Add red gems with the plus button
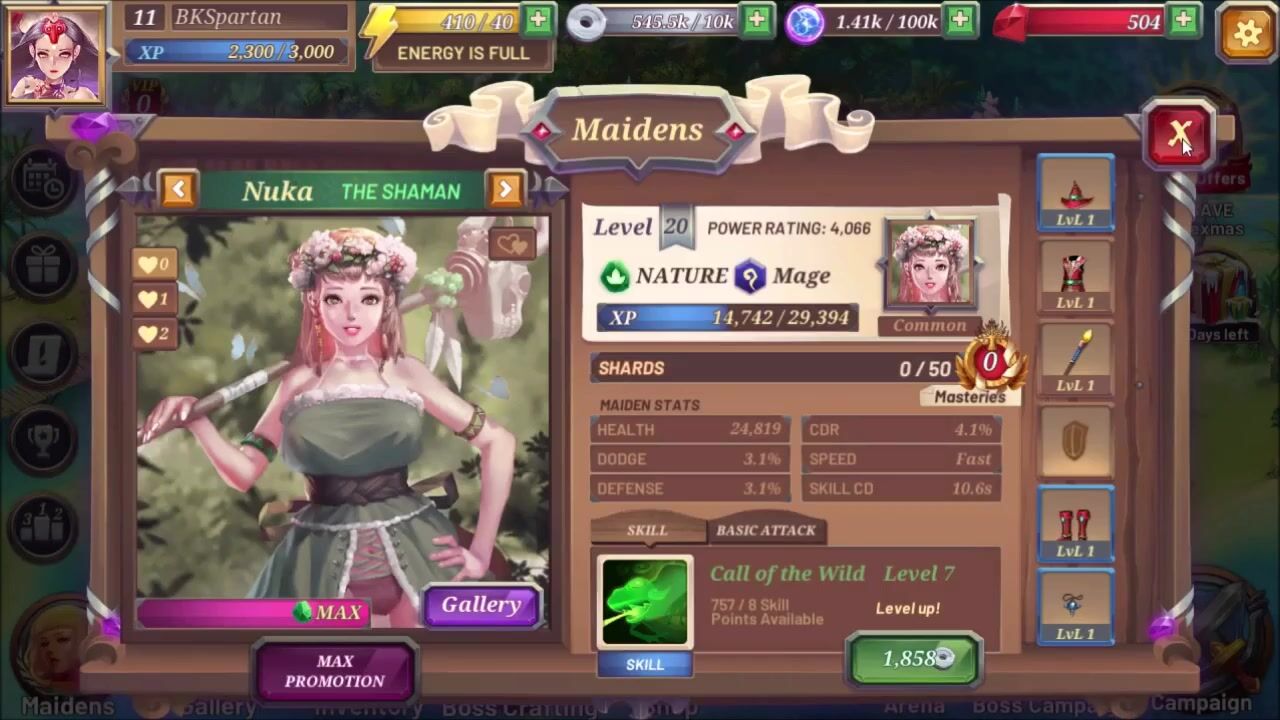The height and width of the screenshot is (720, 1280). (x=1184, y=20)
